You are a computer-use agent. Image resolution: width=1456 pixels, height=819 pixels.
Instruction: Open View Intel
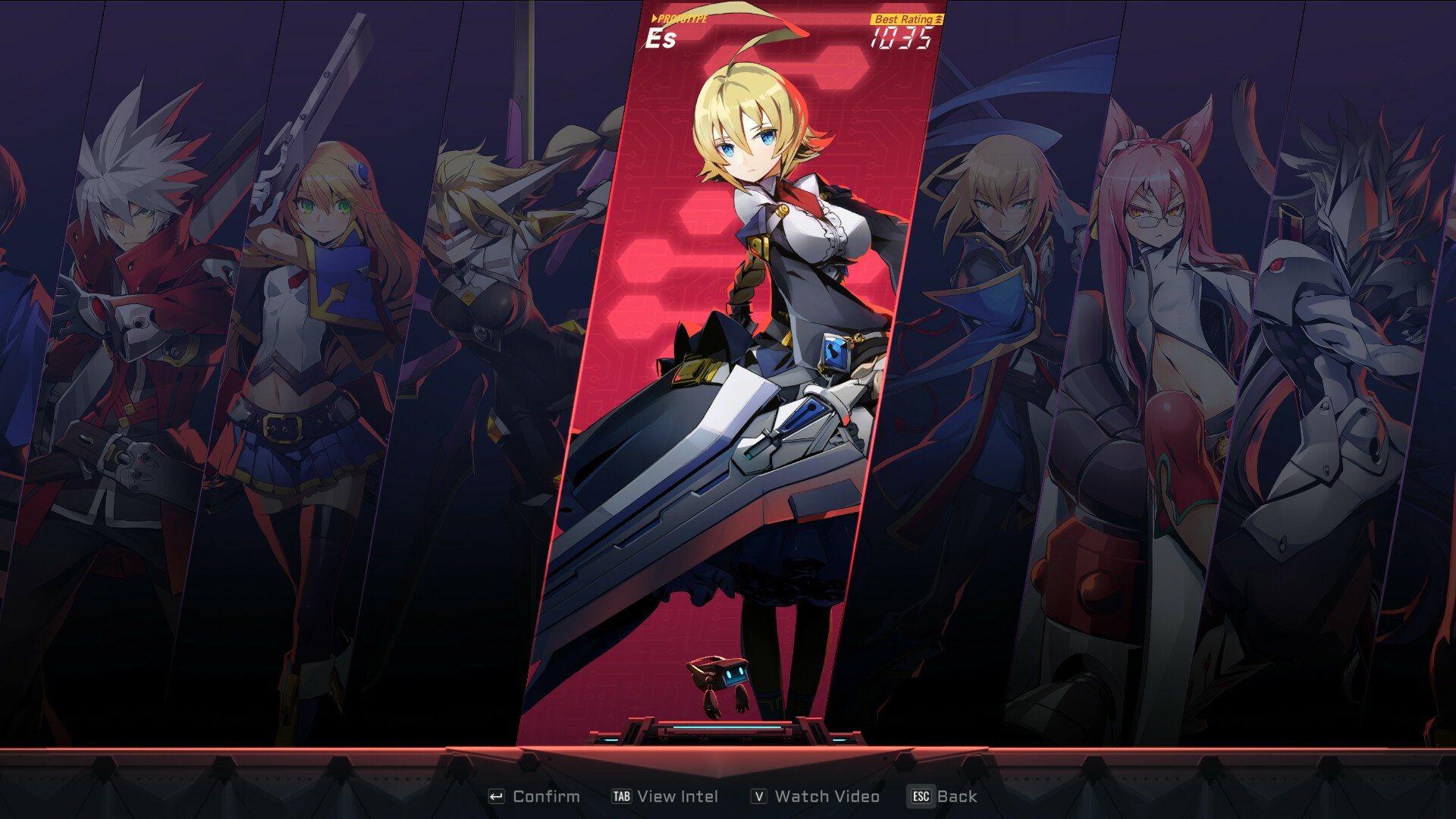click(x=666, y=796)
